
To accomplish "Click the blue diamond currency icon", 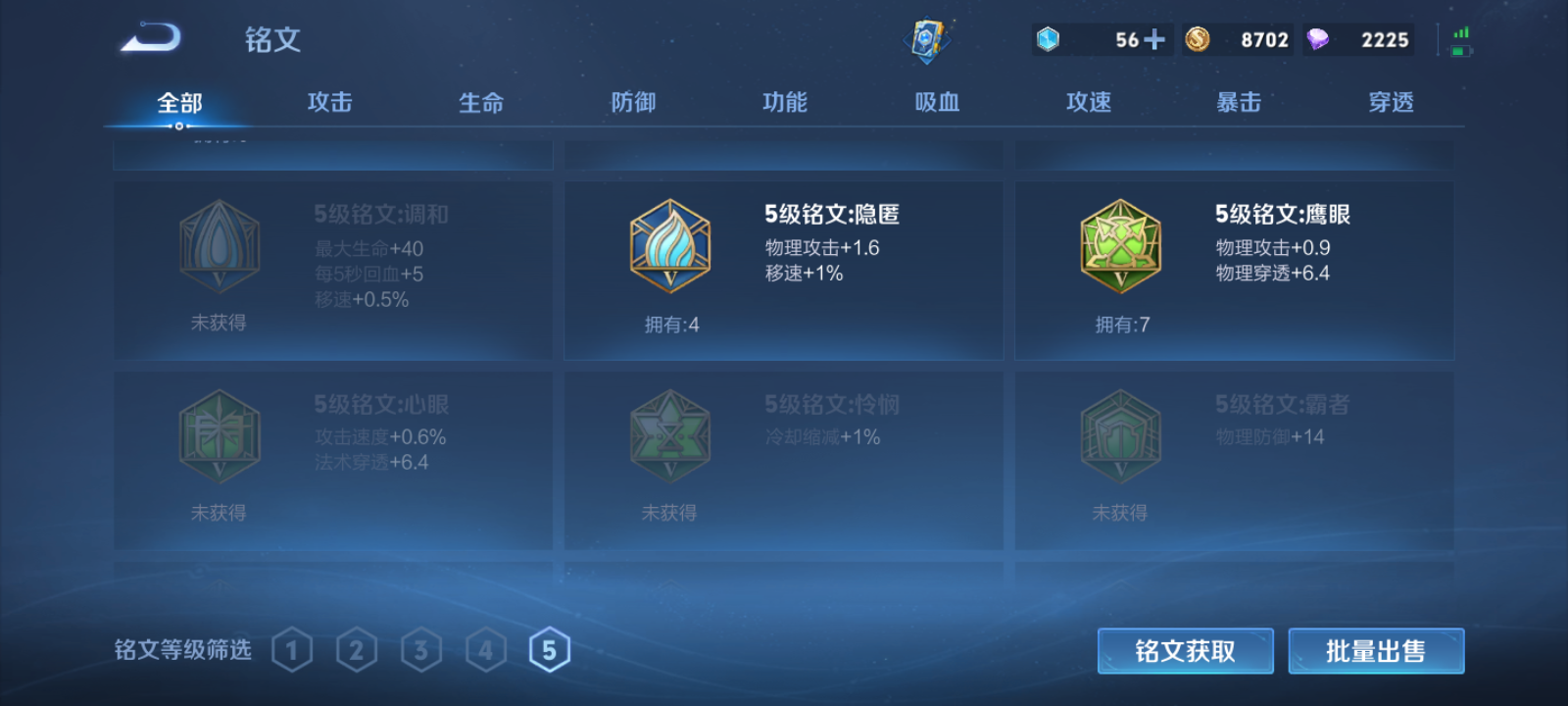I will click(x=1047, y=39).
